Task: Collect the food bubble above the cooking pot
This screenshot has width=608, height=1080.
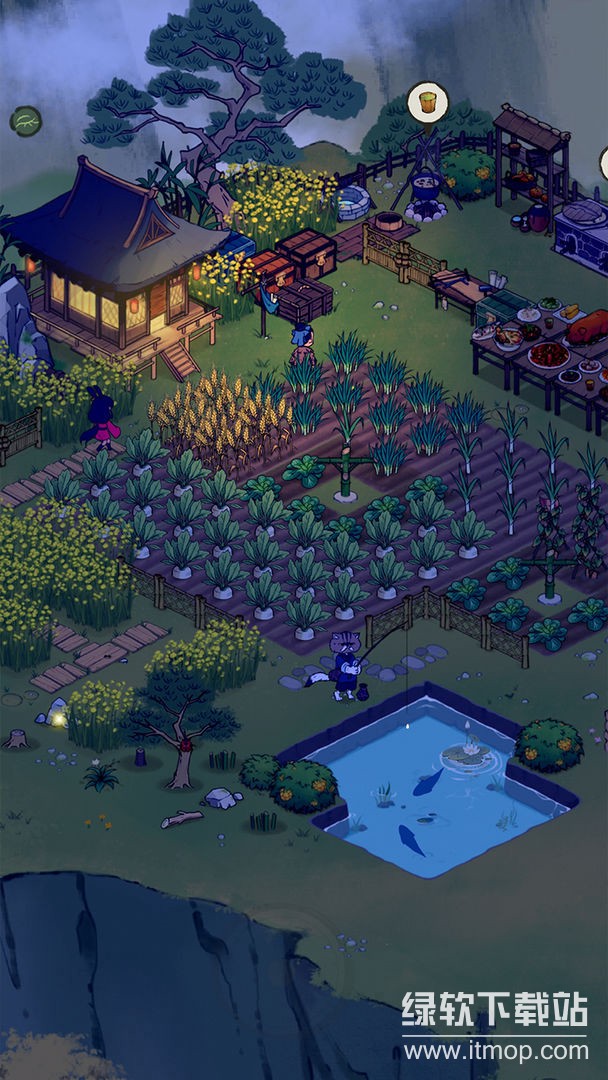Action: [427, 102]
